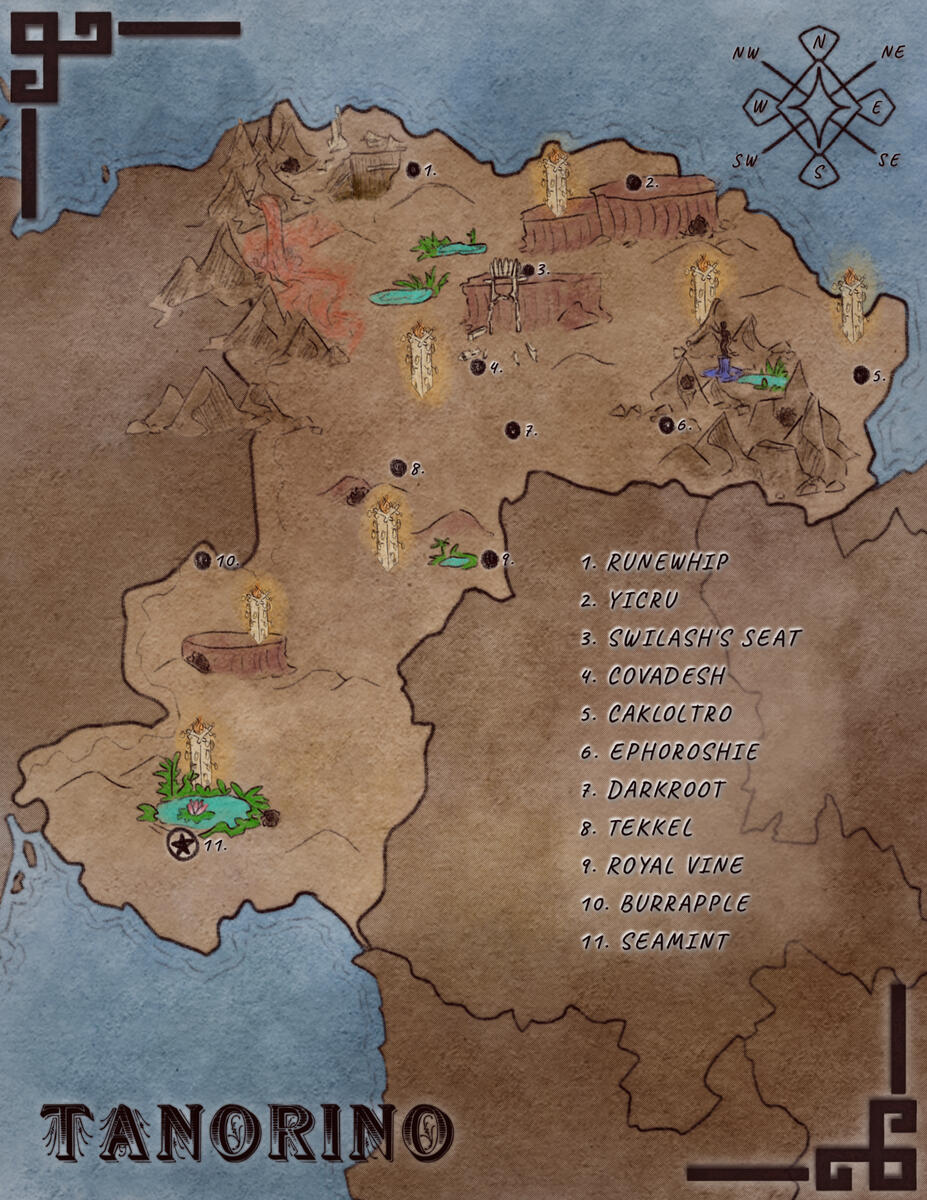Viewport: 927px width, 1200px height.
Task: Click Royal Vine in the legend
Action: coord(675,865)
